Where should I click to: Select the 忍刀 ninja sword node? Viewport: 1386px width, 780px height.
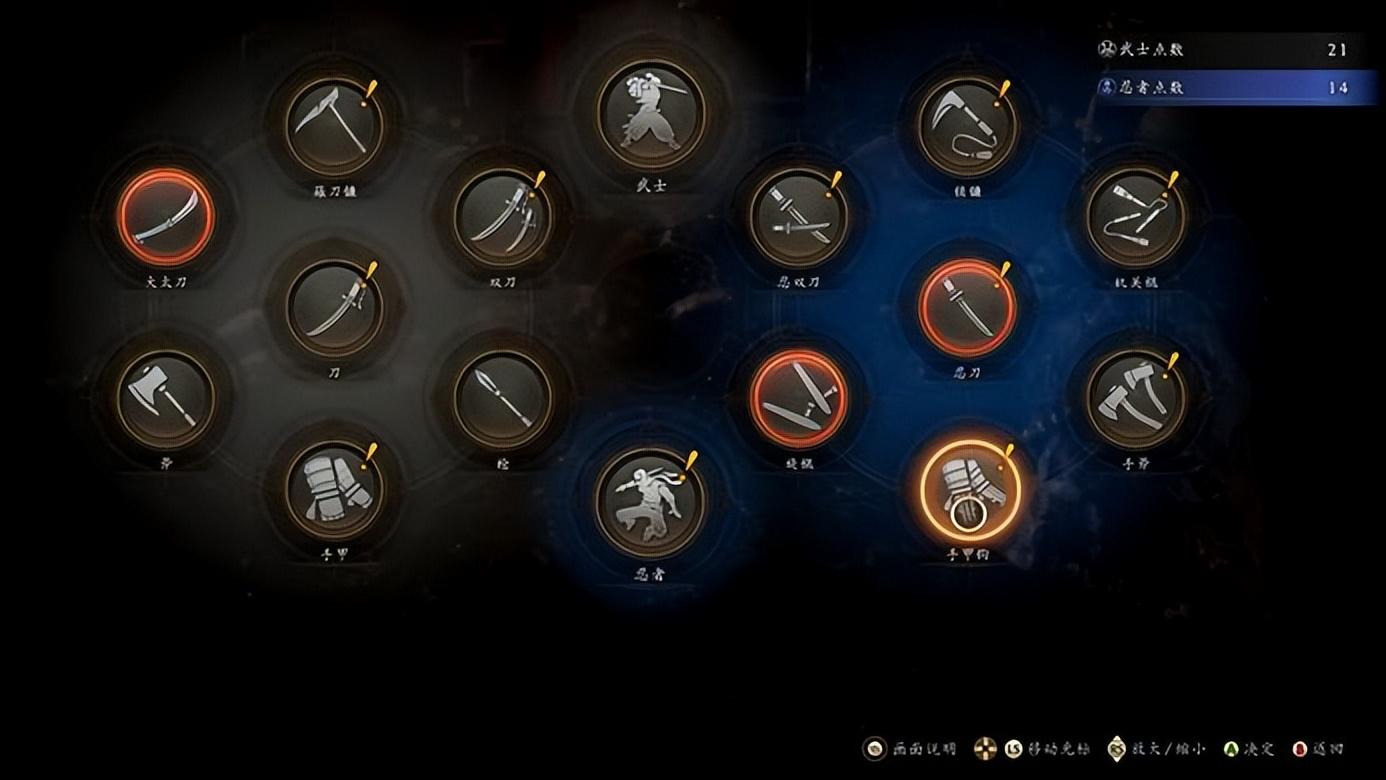click(967, 307)
